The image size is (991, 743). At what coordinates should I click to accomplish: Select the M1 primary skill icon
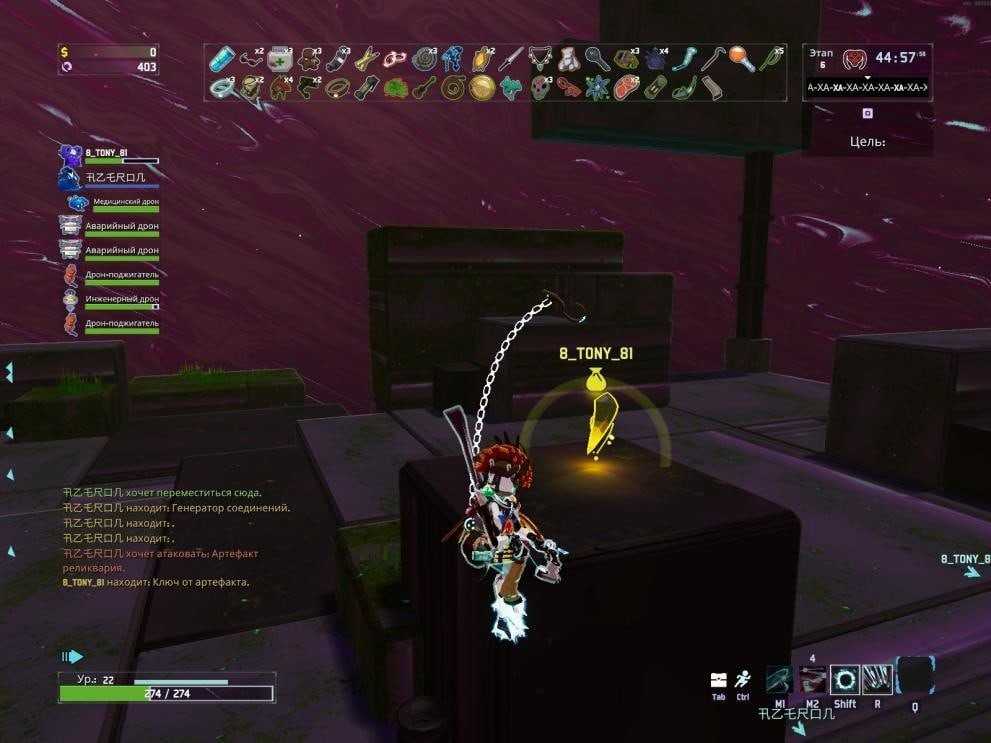pos(780,679)
